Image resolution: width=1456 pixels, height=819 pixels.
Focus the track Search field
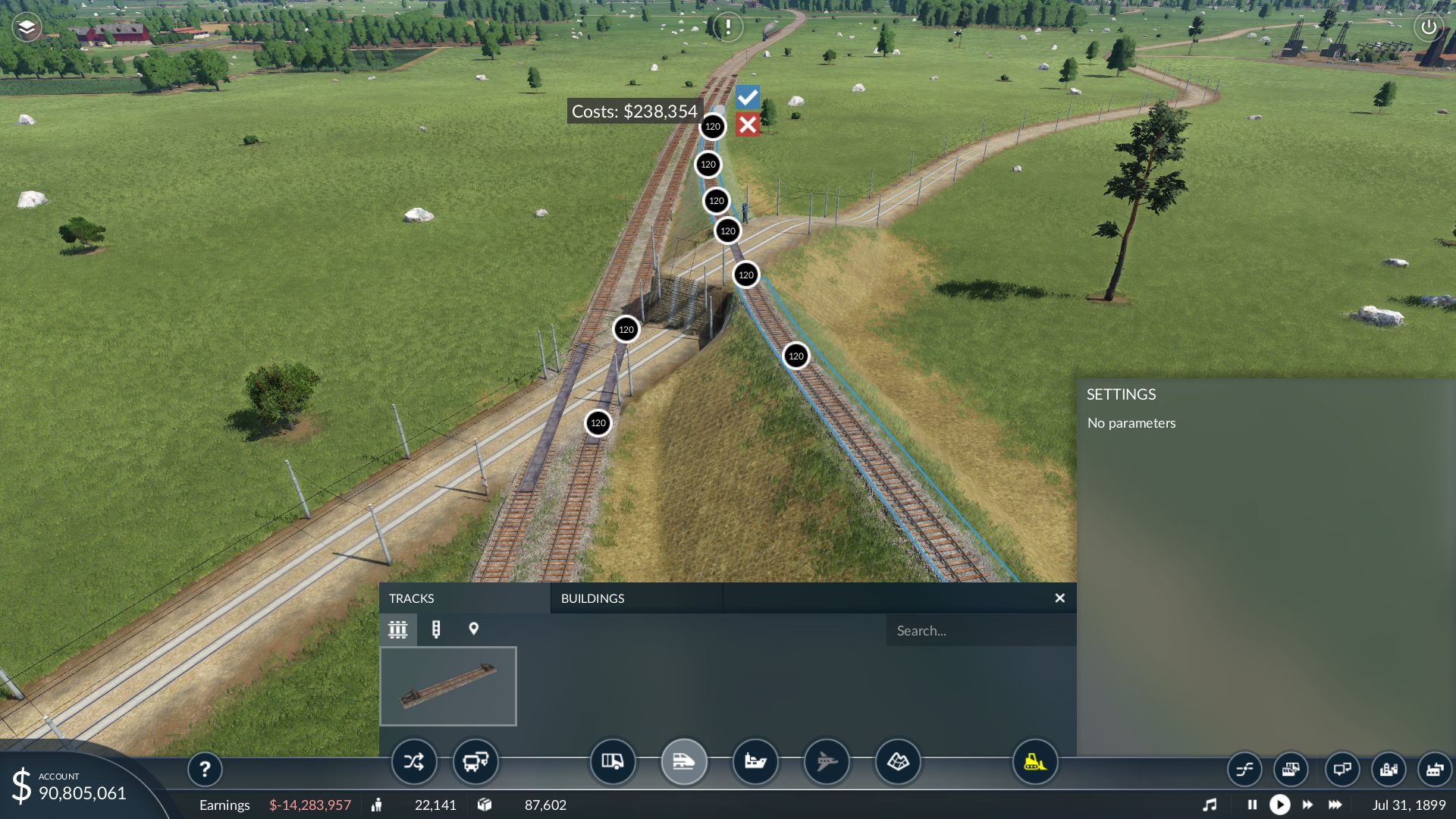pos(978,630)
